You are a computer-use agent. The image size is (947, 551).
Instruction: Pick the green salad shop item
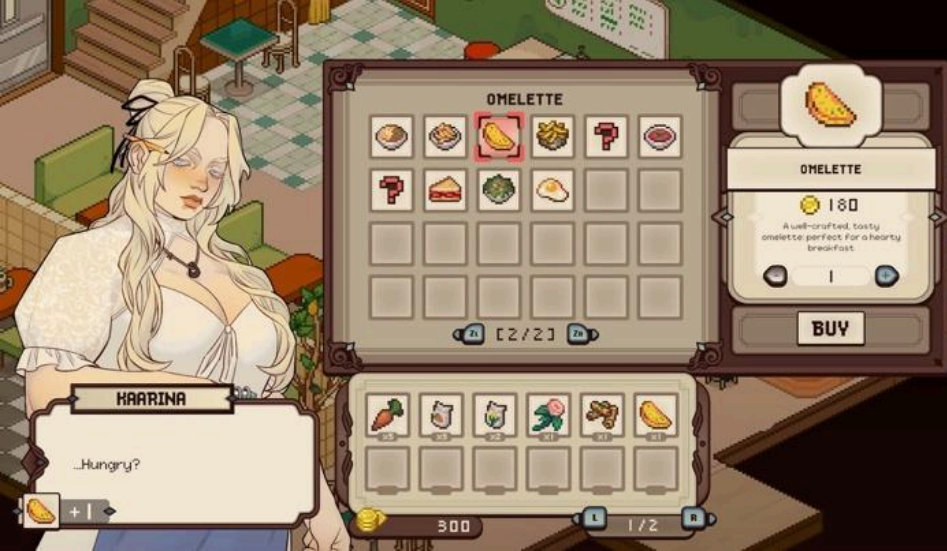click(498, 189)
